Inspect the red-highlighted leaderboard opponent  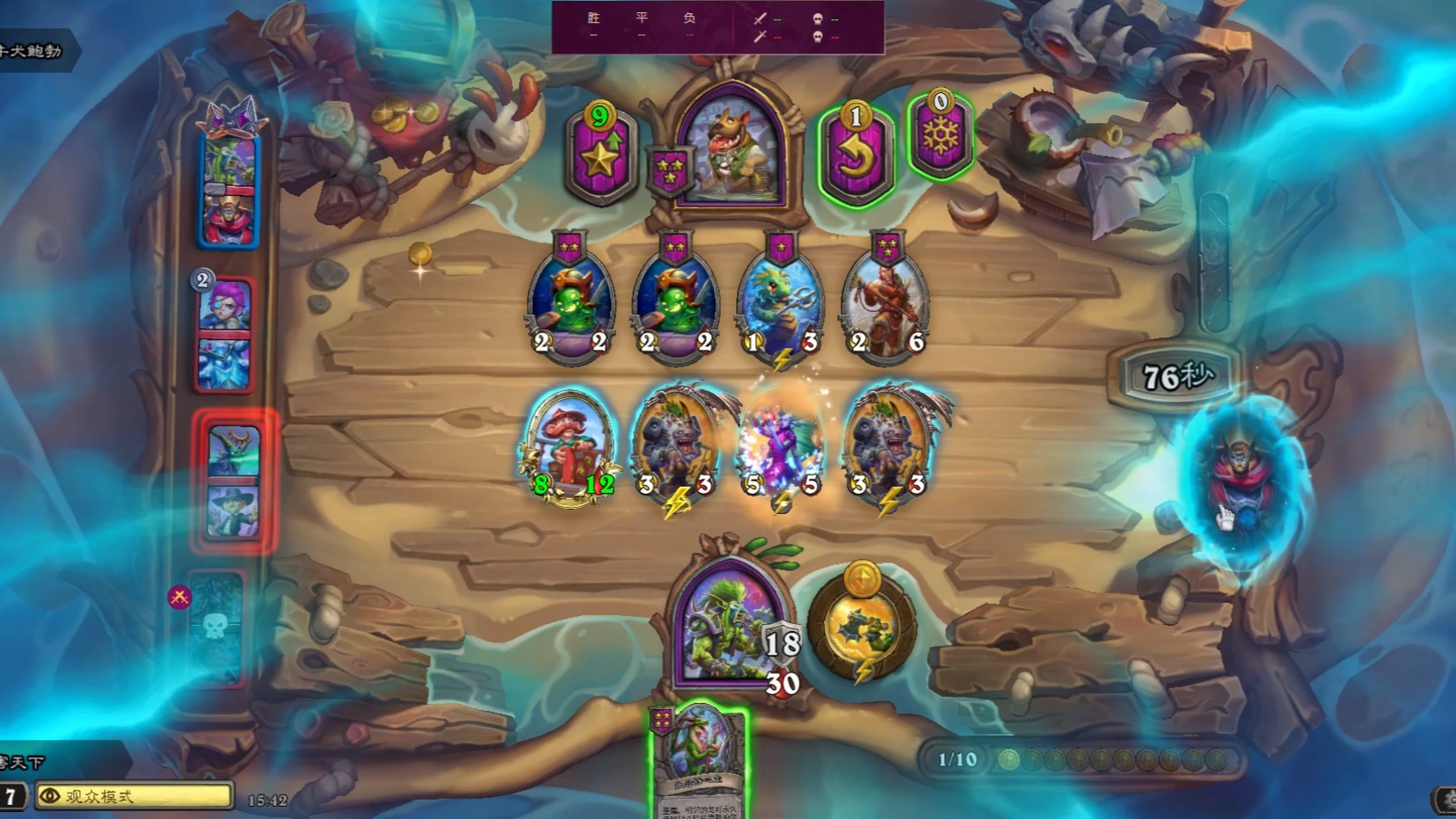[x=234, y=481]
